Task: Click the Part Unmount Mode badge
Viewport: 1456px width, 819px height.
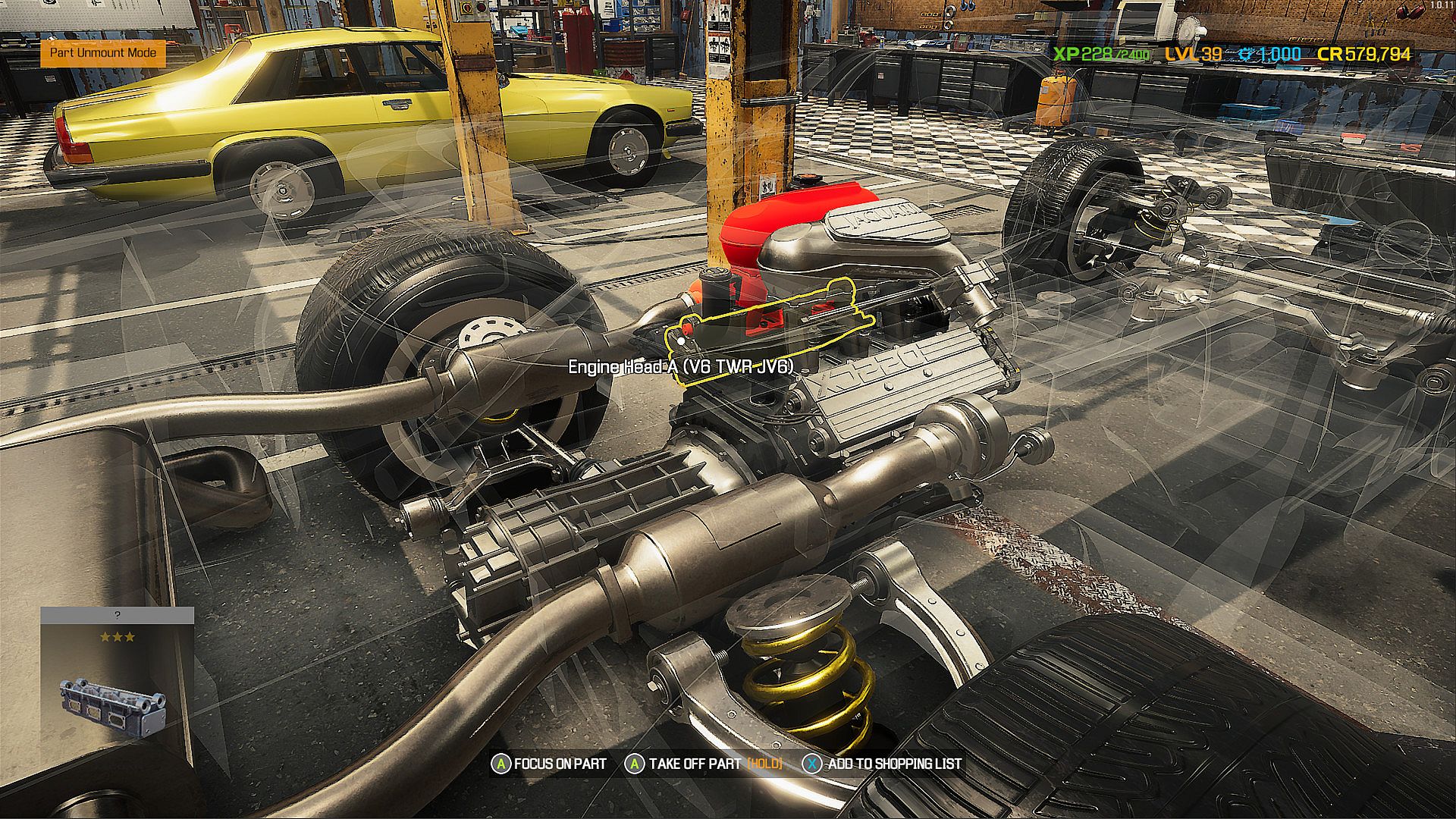Action: [x=103, y=53]
